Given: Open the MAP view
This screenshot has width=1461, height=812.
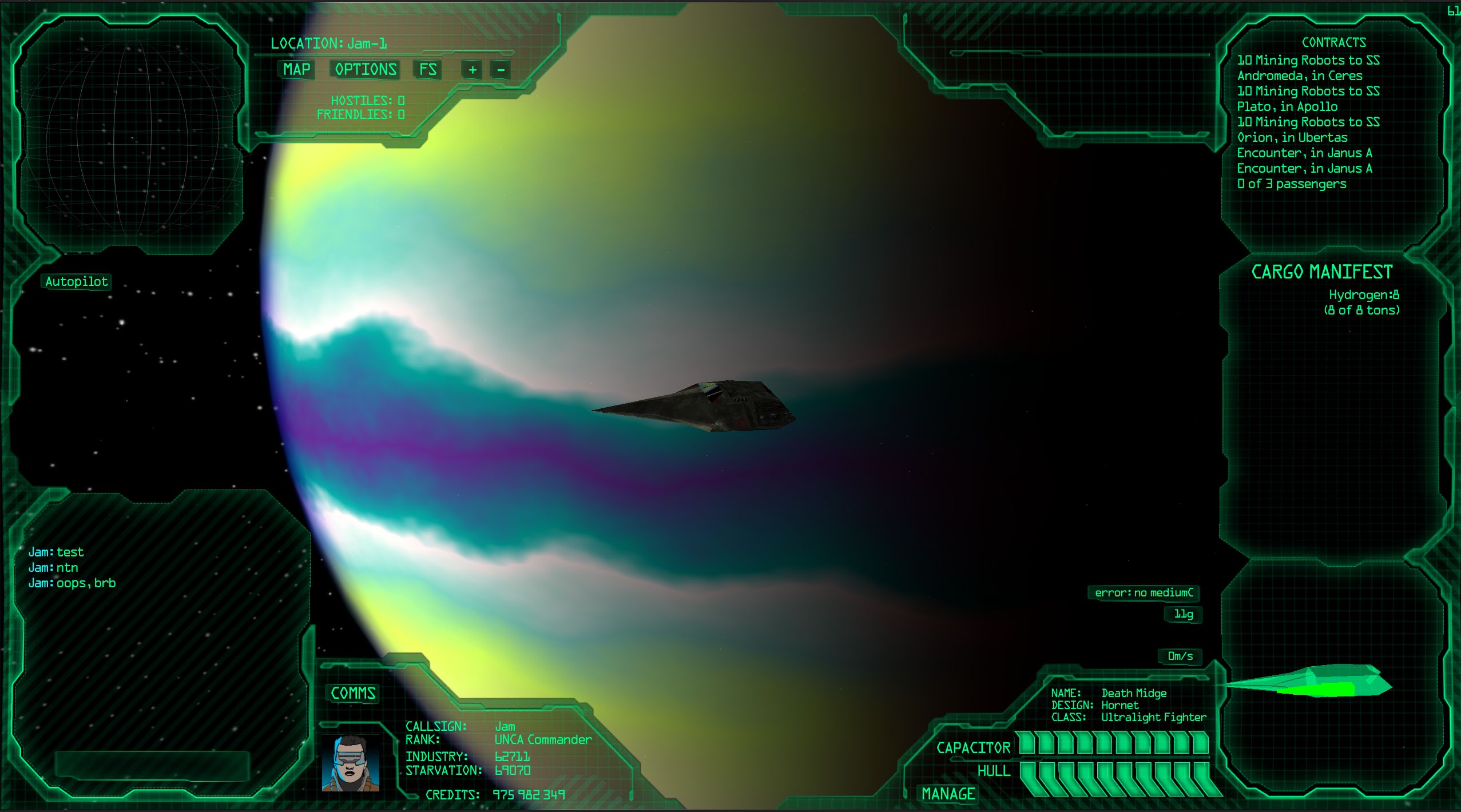Looking at the screenshot, I should pos(295,70).
